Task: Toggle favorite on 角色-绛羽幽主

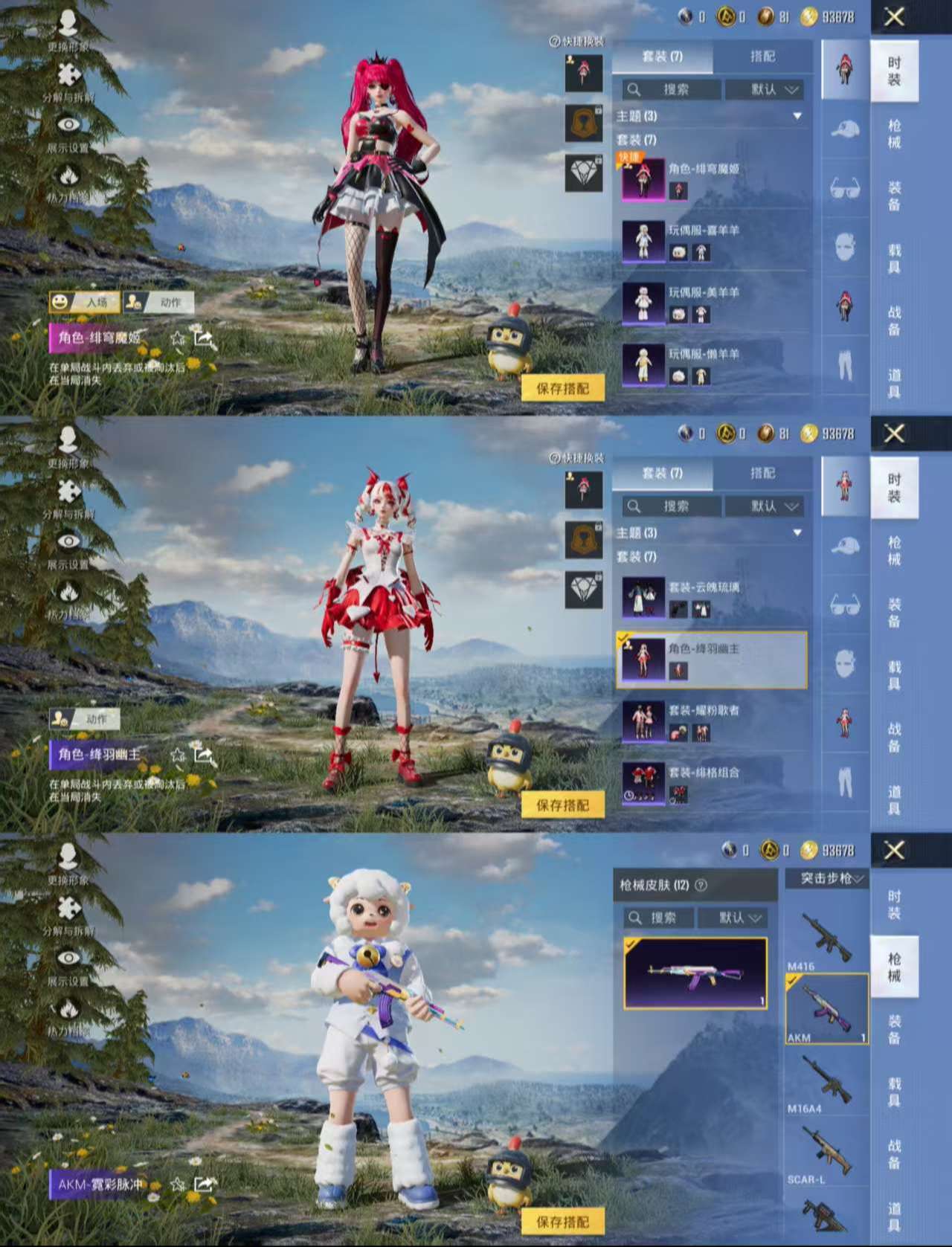Action: (176, 756)
